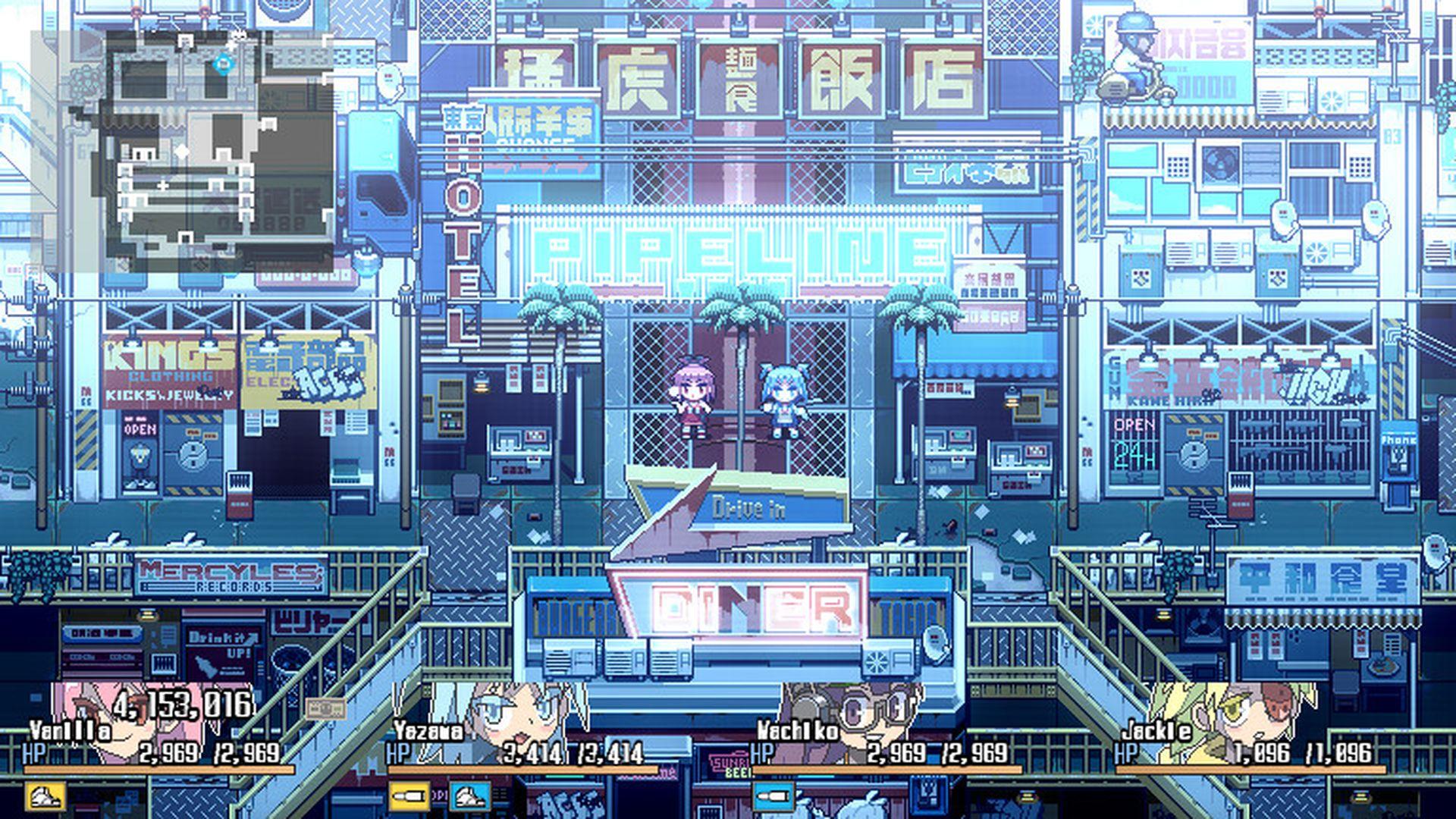Image resolution: width=1456 pixels, height=819 pixels.
Task: Click the cassette icon beside the money counter
Action: pos(326,708)
